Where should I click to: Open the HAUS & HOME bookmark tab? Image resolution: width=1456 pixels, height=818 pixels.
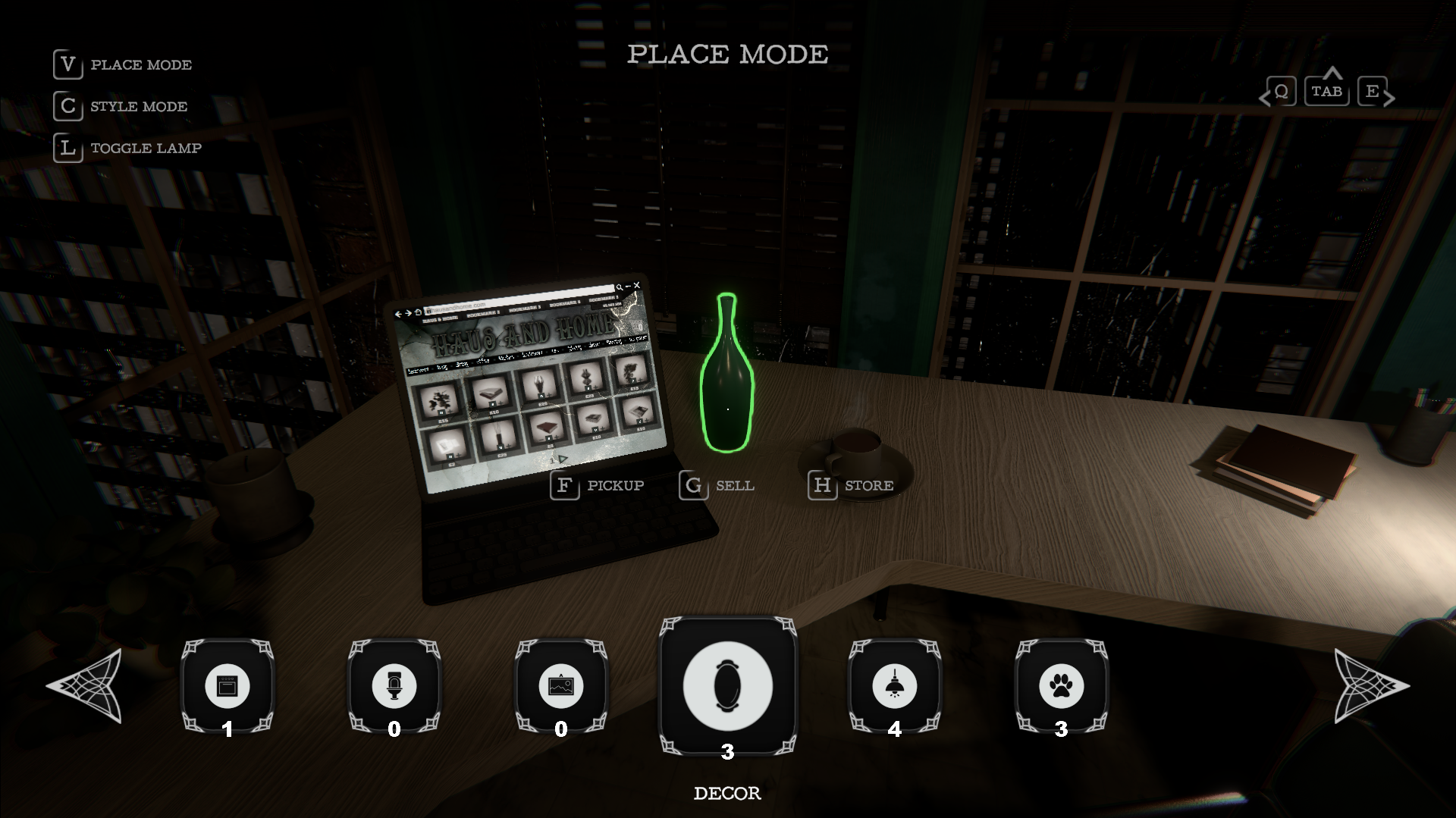pos(440,318)
